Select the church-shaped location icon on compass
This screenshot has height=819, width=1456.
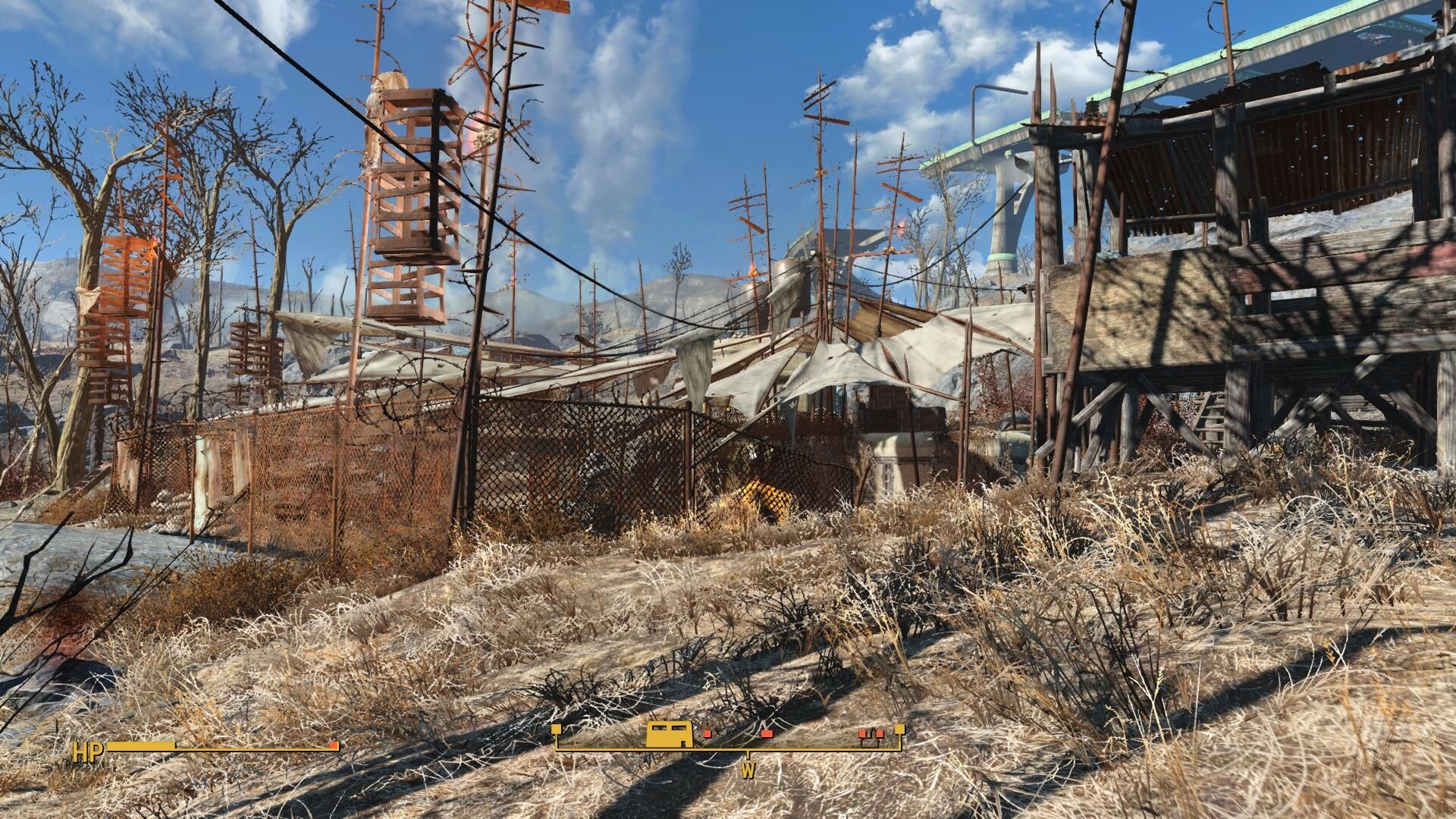point(870,740)
